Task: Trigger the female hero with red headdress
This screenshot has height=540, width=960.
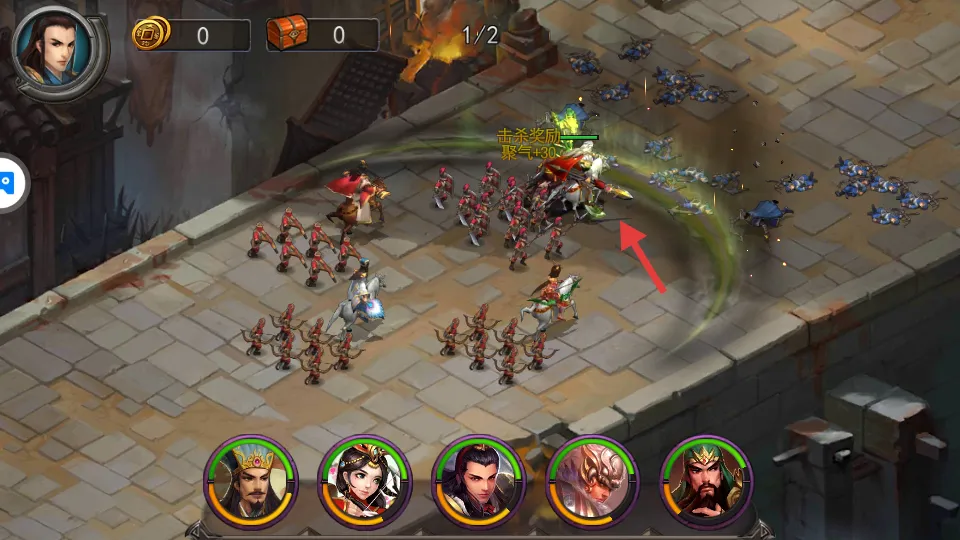Action: coord(365,482)
